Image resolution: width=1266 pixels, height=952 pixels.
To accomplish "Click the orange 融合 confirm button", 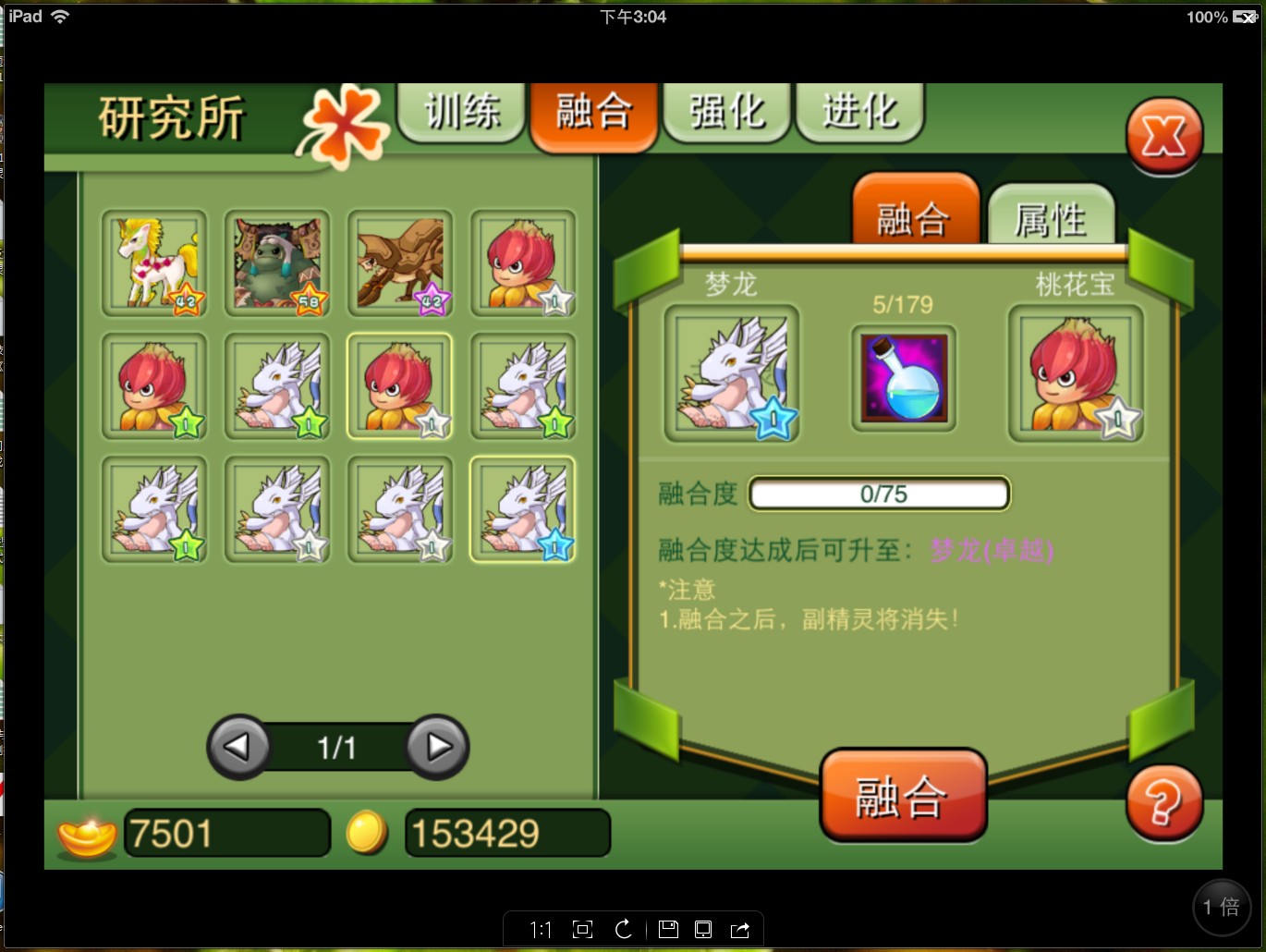I will (x=902, y=796).
